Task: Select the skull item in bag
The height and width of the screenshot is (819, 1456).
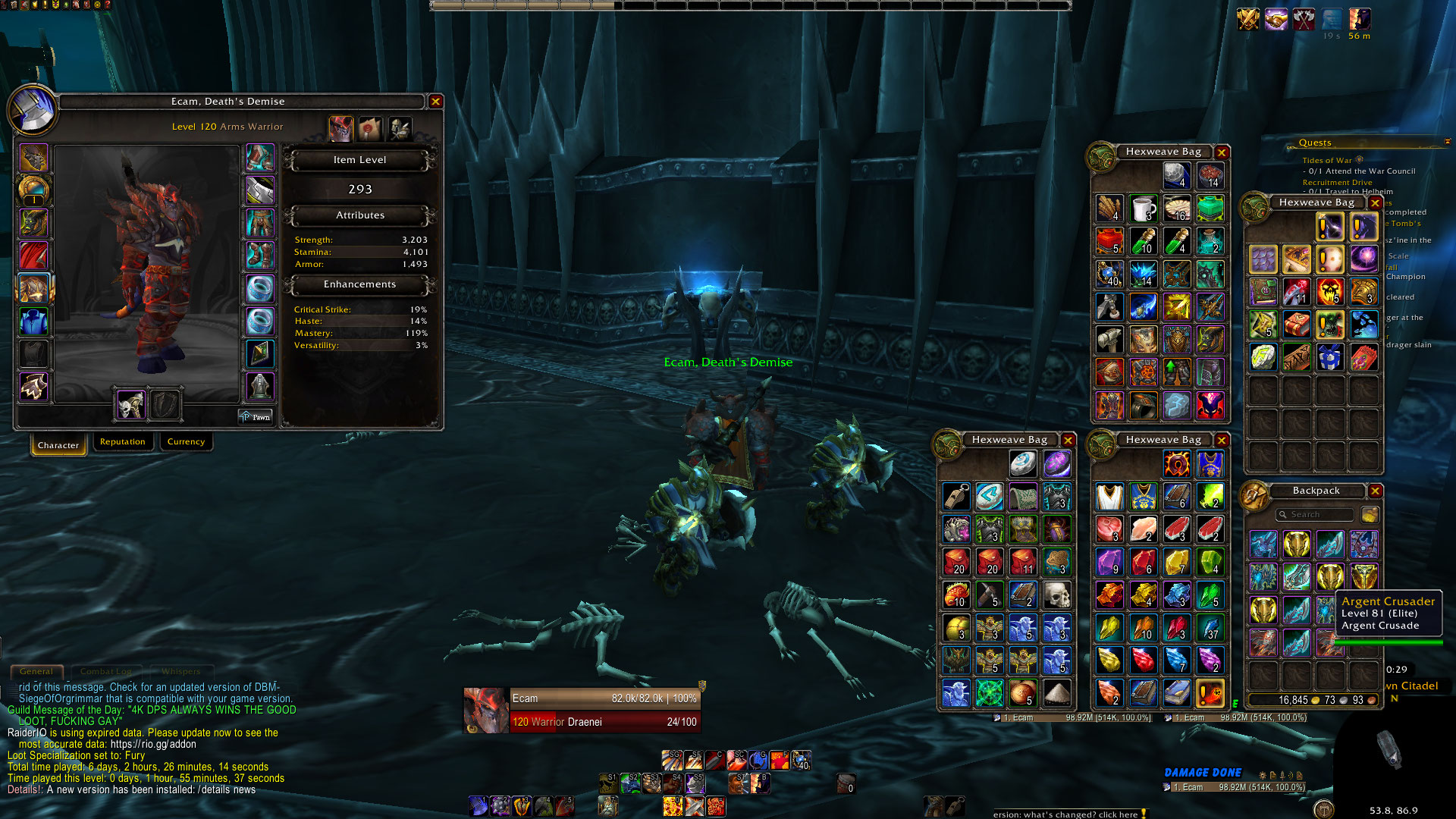Action: 1056,595
